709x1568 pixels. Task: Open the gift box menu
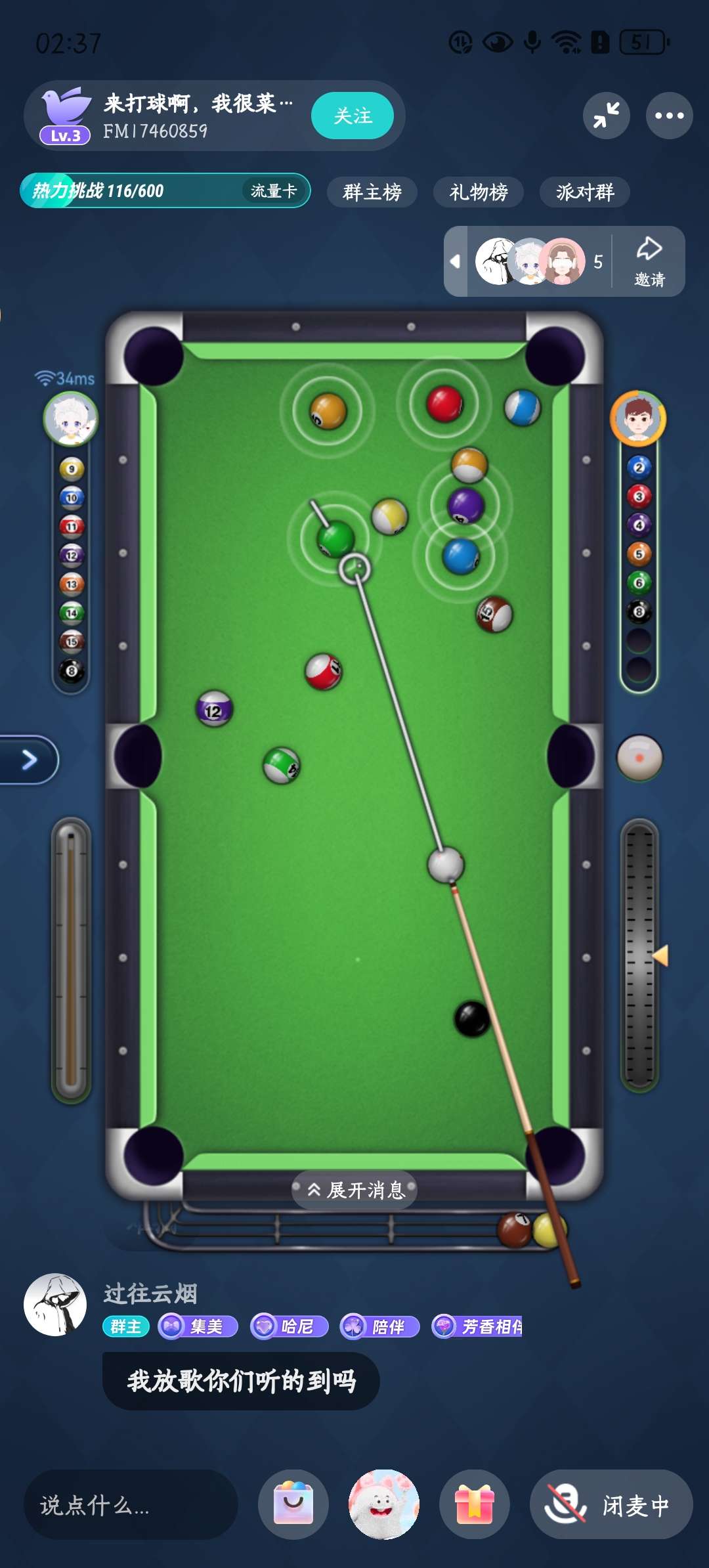tap(474, 1504)
